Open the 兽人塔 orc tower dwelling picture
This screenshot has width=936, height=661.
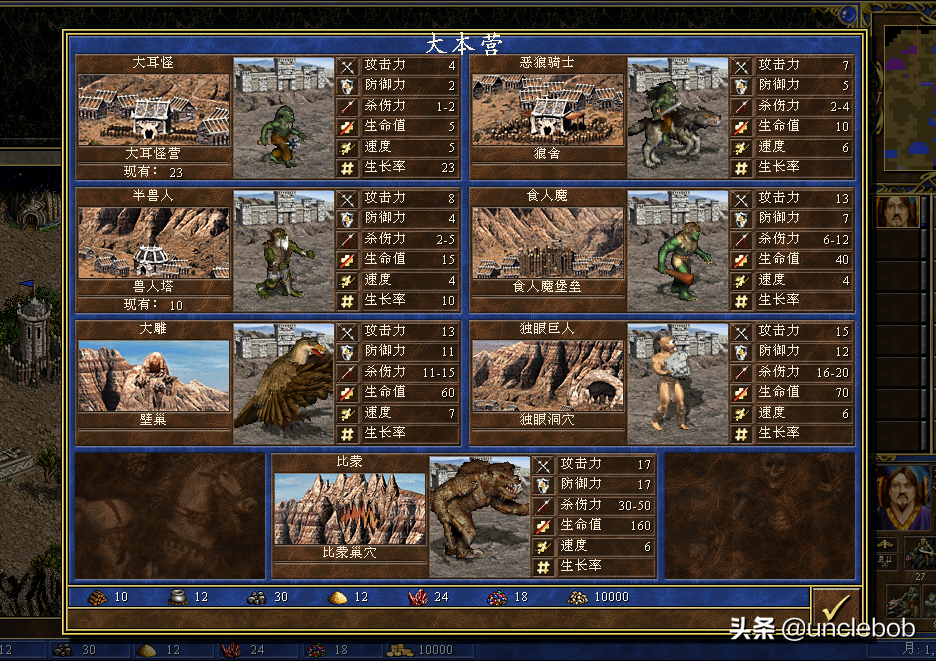click(154, 242)
